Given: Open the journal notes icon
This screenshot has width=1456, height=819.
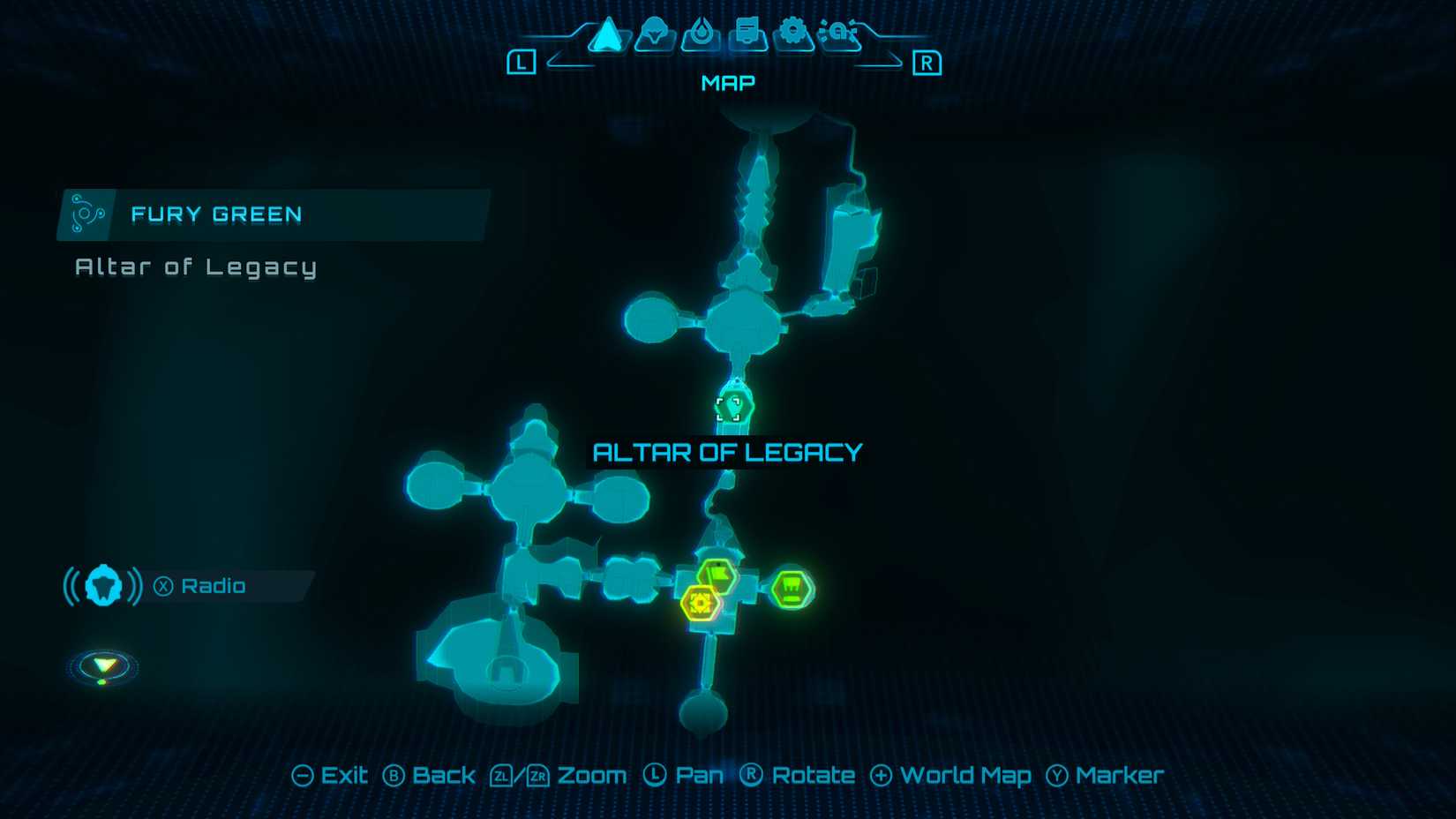Looking at the screenshot, I should point(746,34).
